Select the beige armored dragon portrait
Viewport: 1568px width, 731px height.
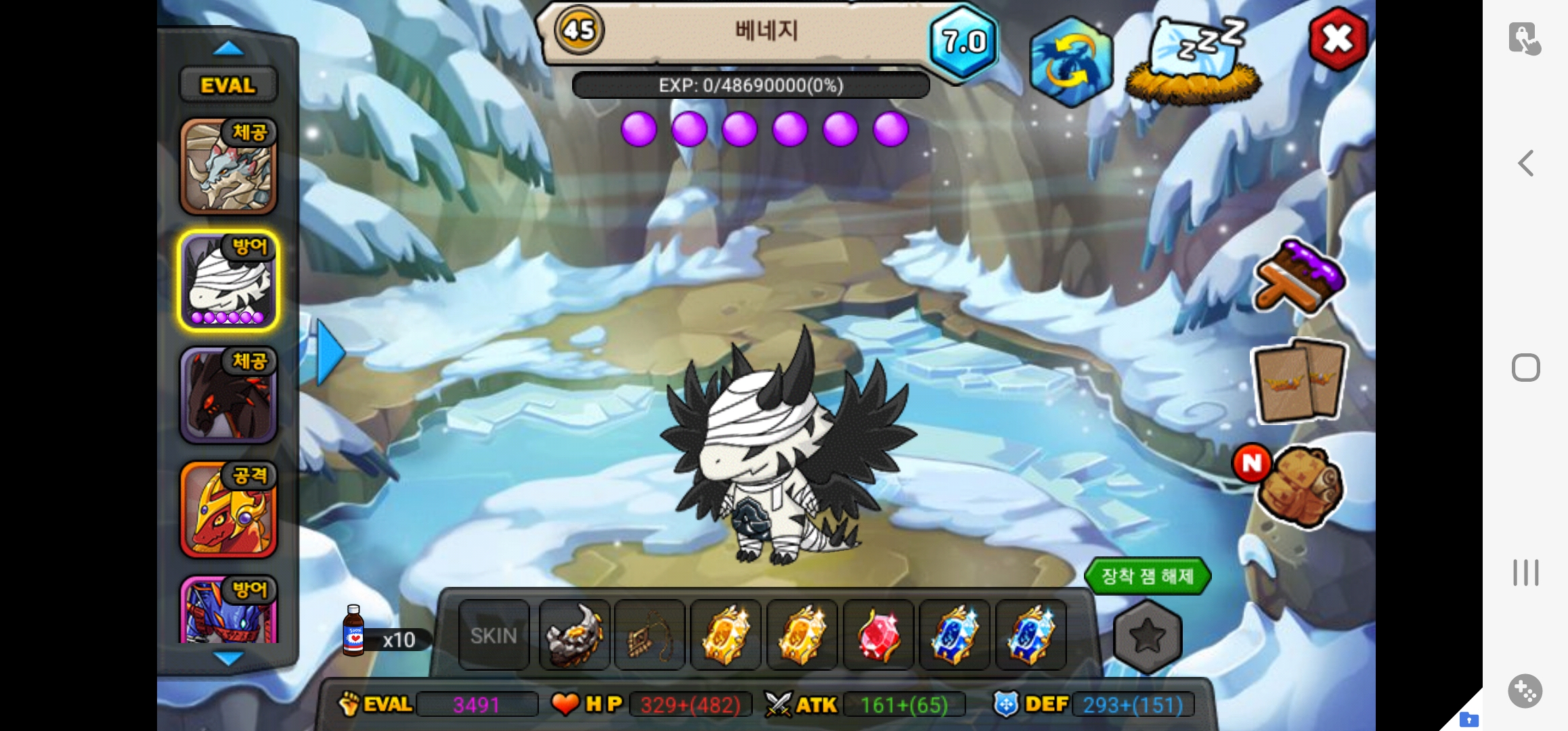pyautogui.click(x=228, y=166)
